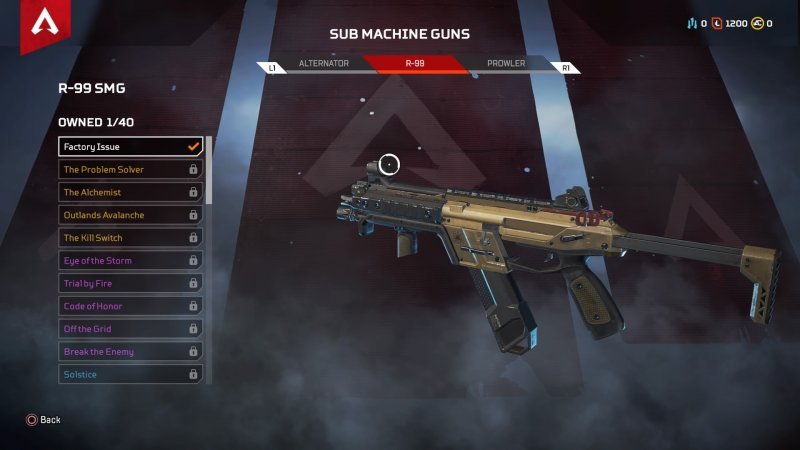Viewport: 800px width, 450px height.
Task: Choose the Trial by Fire skin
Action: (130, 284)
